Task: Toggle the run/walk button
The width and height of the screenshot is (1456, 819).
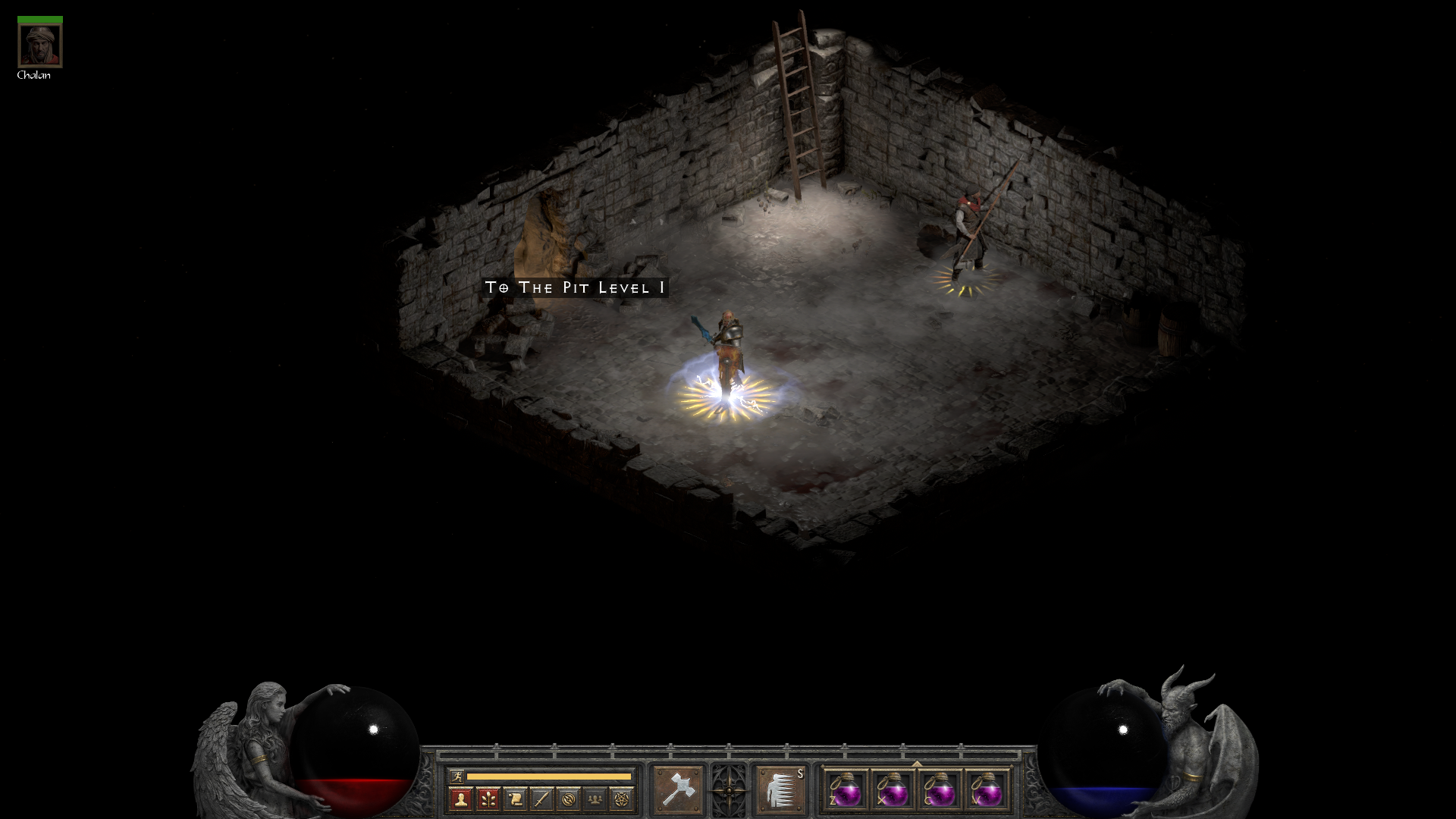Action: coord(457,776)
